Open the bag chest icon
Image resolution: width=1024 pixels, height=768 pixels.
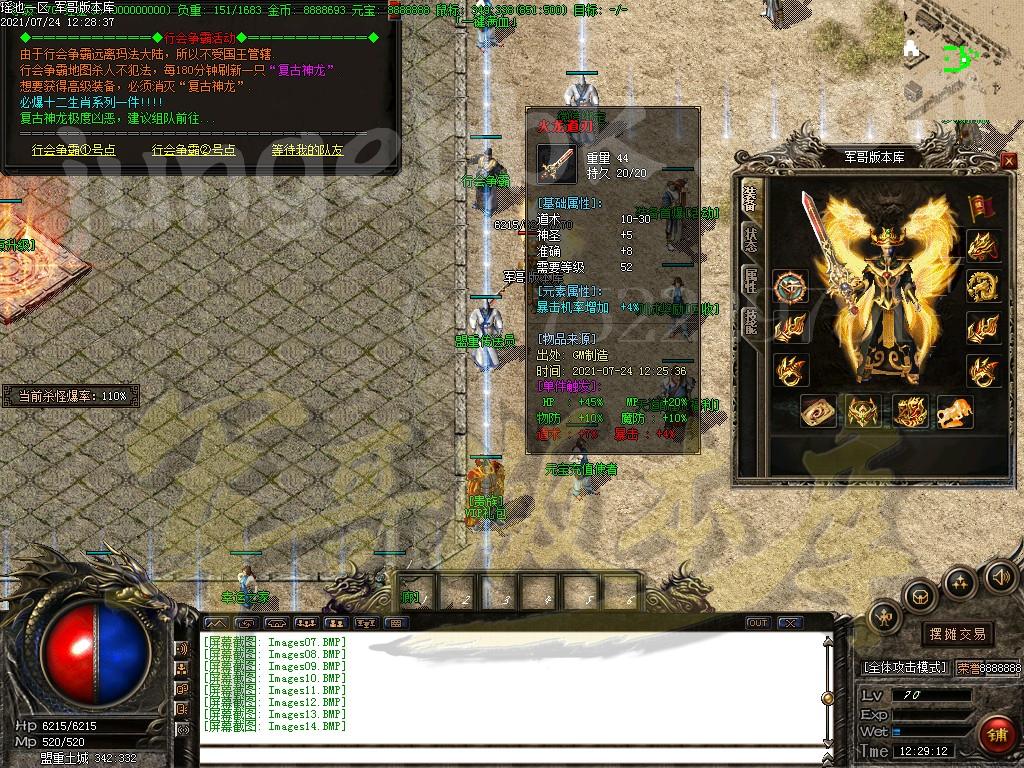point(919,597)
